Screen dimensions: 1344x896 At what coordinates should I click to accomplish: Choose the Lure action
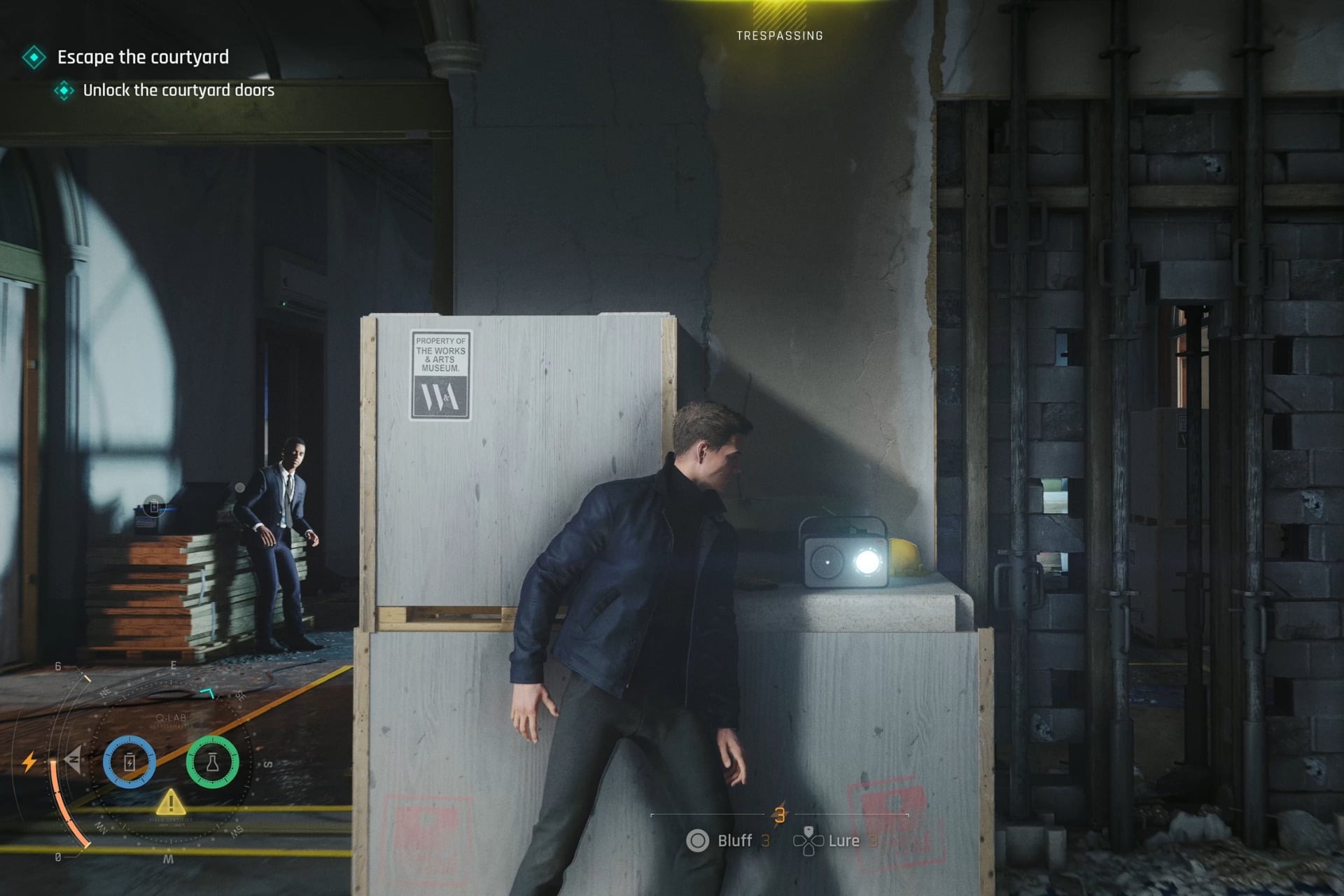pos(844,841)
